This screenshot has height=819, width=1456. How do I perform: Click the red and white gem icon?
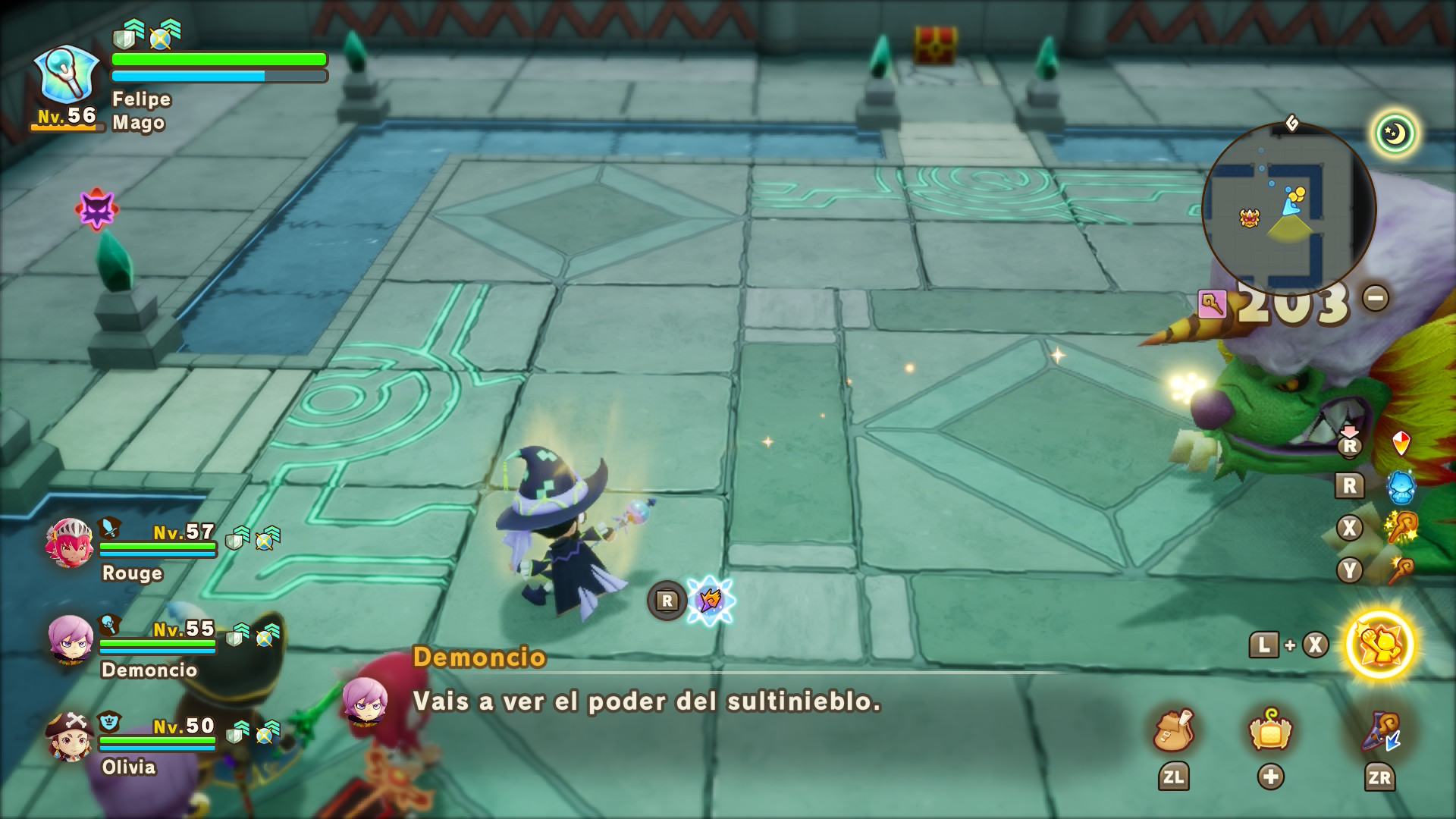click(x=1401, y=443)
